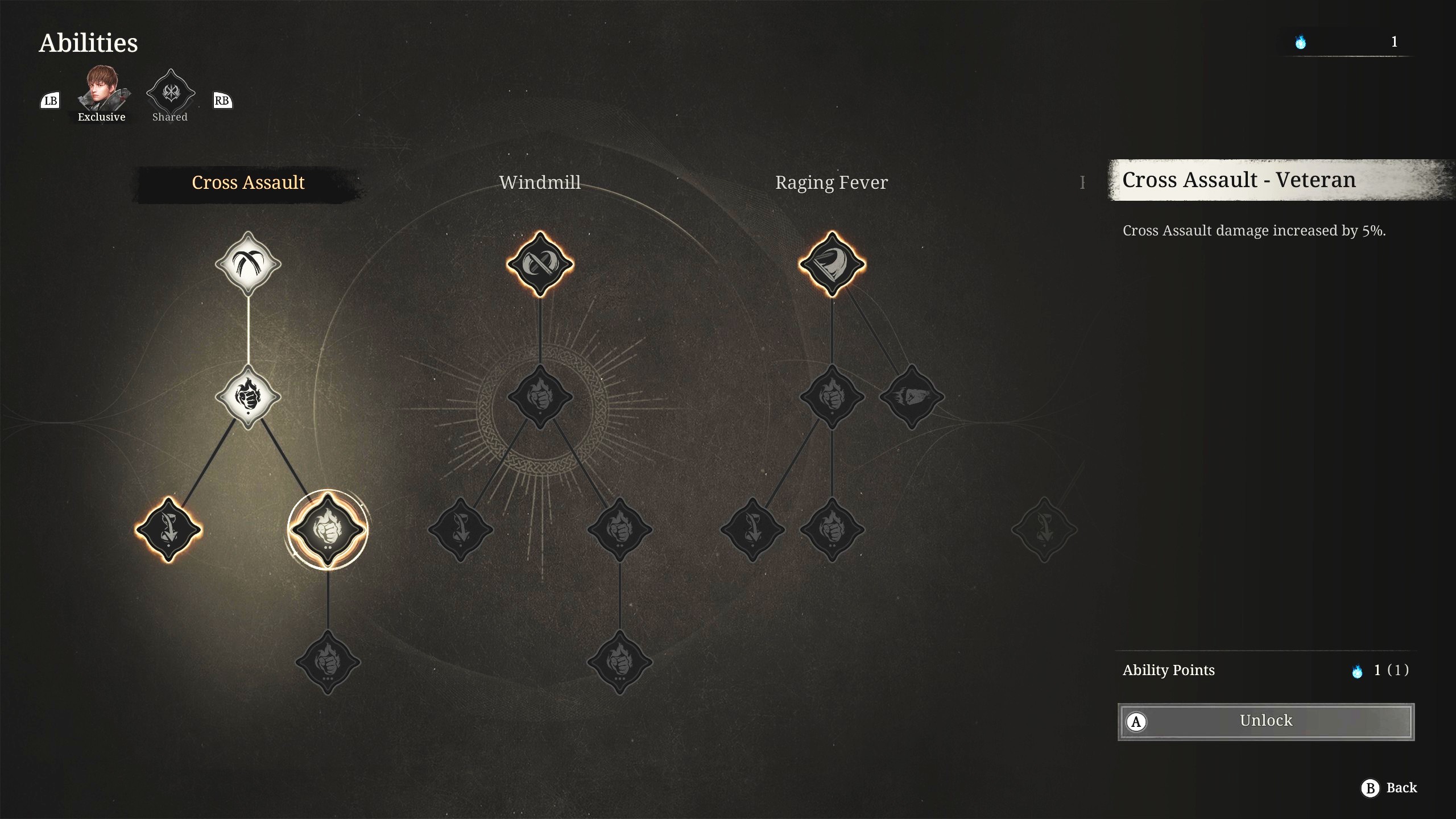Open the Raging Fever skill heading

pyautogui.click(x=831, y=183)
